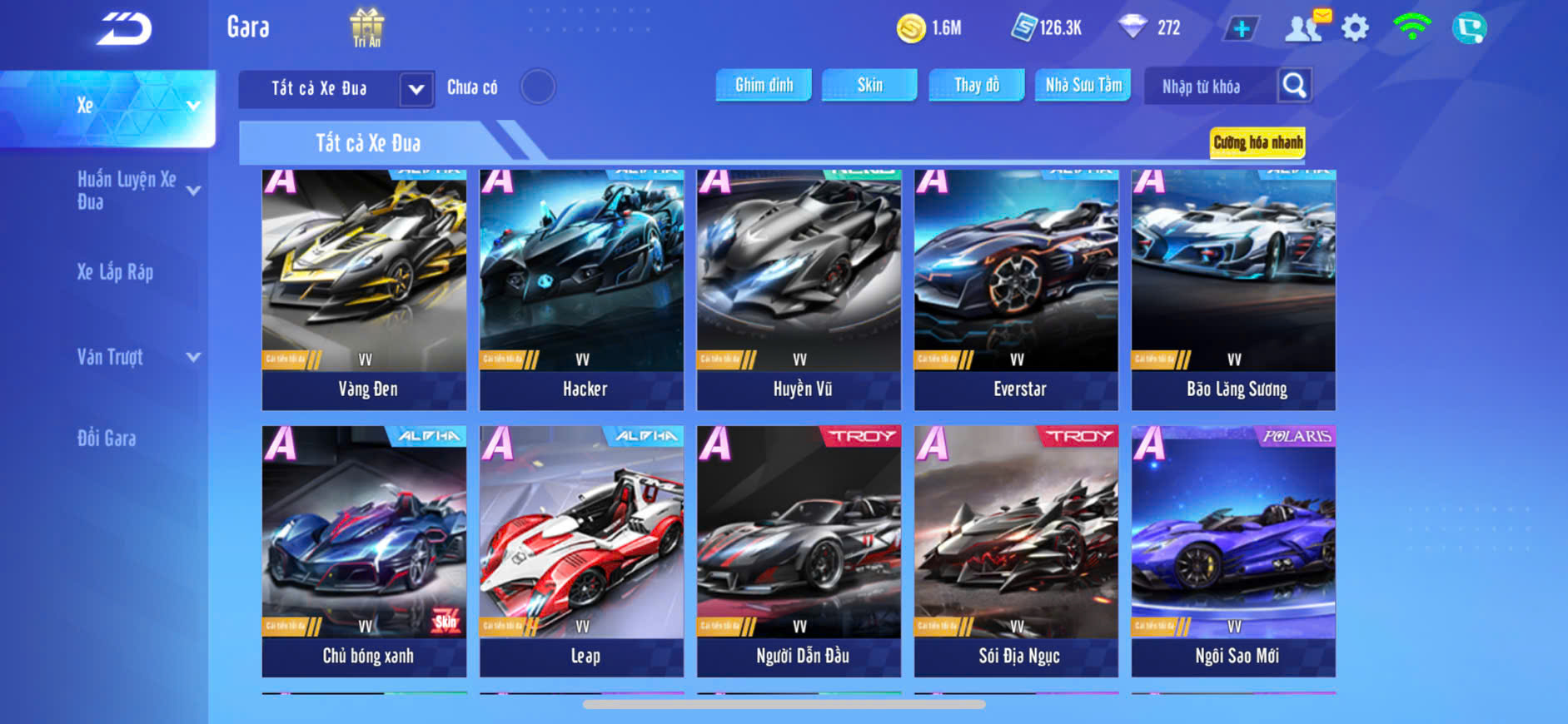This screenshot has width=1568, height=724.
Task: Select the Vàng Đen car card
Action: [x=365, y=289]
